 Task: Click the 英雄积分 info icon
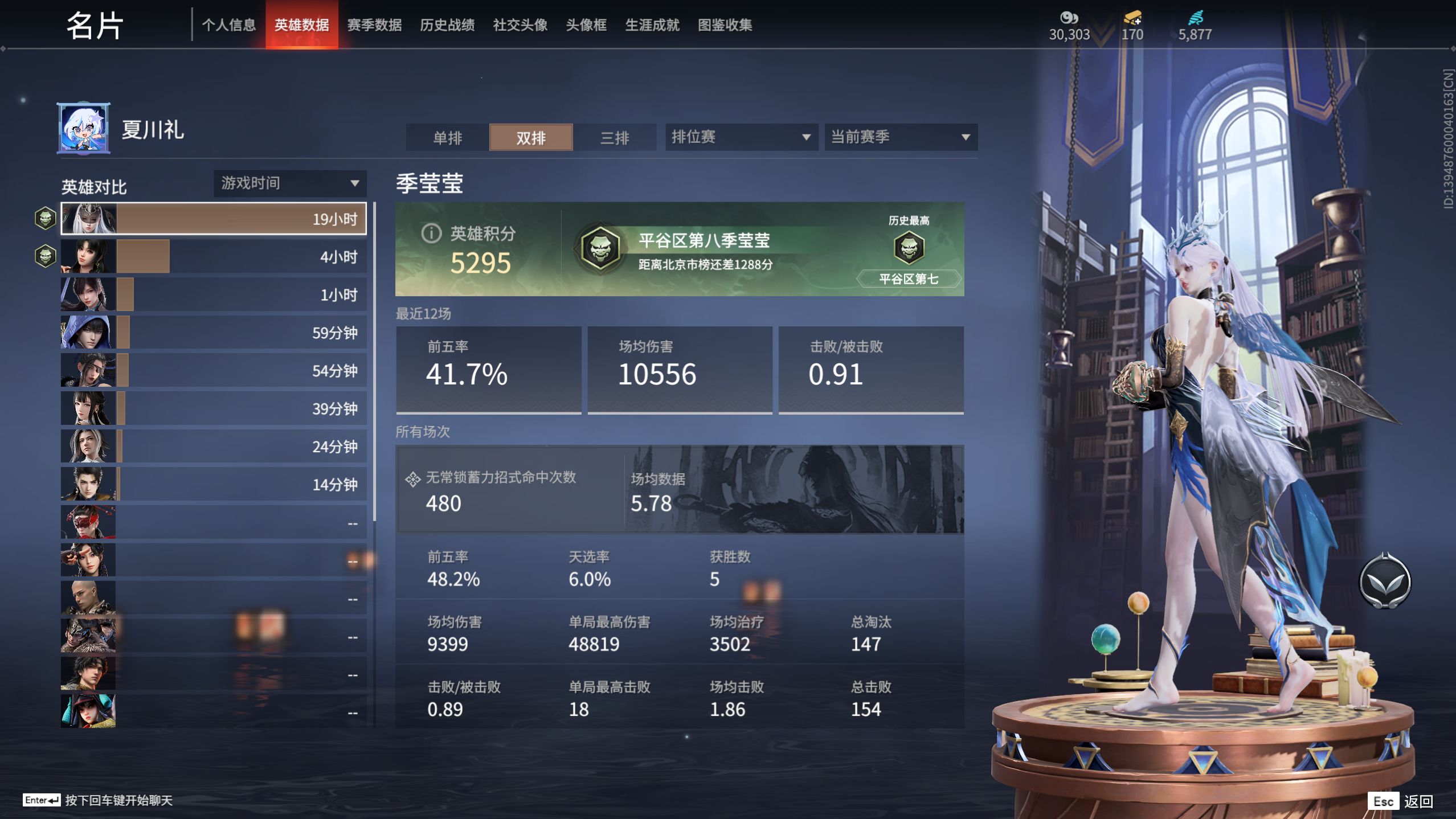click(x=431, y=233)
